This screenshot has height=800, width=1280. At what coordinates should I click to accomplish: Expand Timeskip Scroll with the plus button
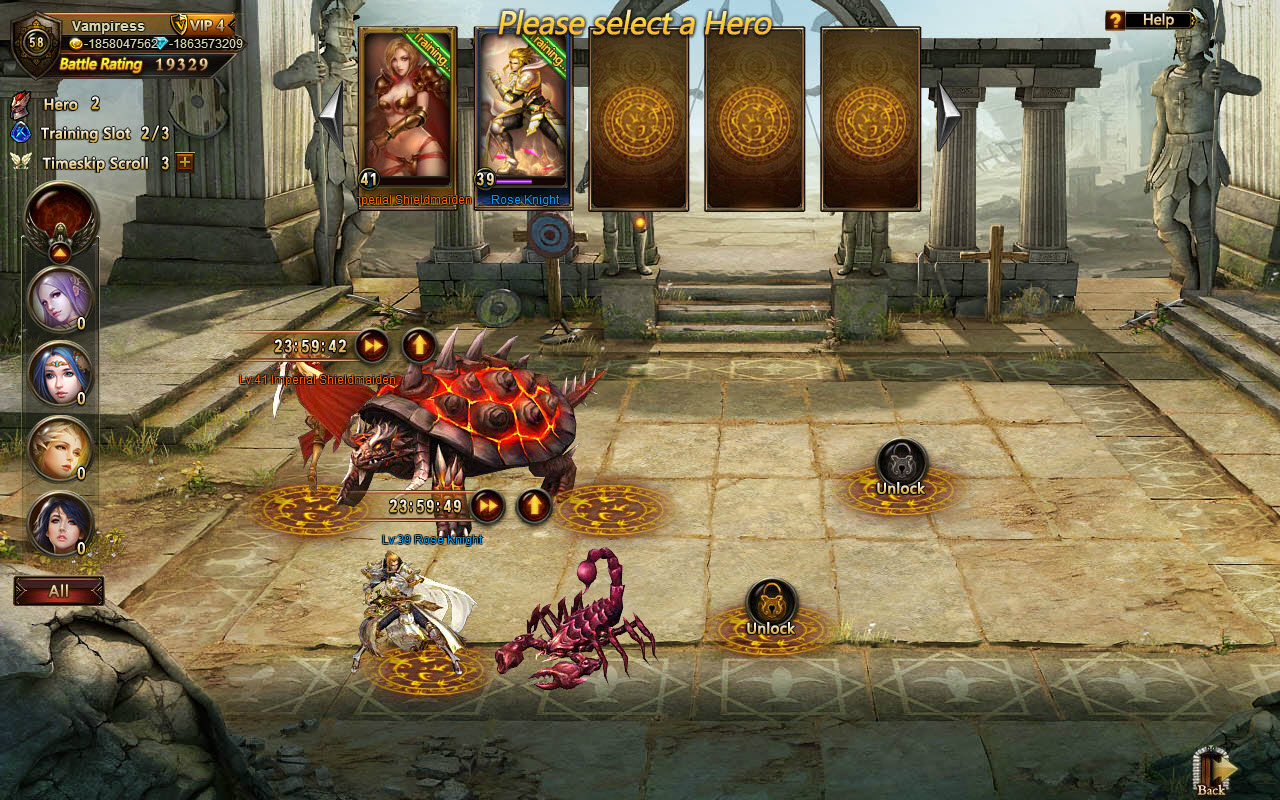pyautogui.click(x=183, y=162)
